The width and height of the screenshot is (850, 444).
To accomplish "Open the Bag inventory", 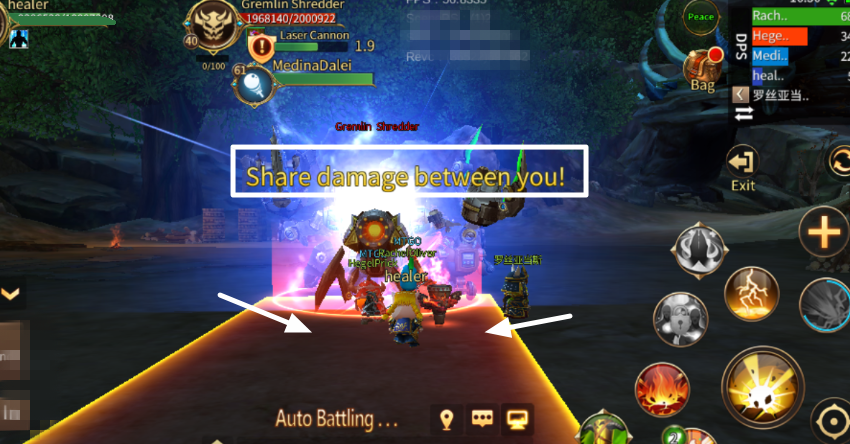I will point(703,68).
